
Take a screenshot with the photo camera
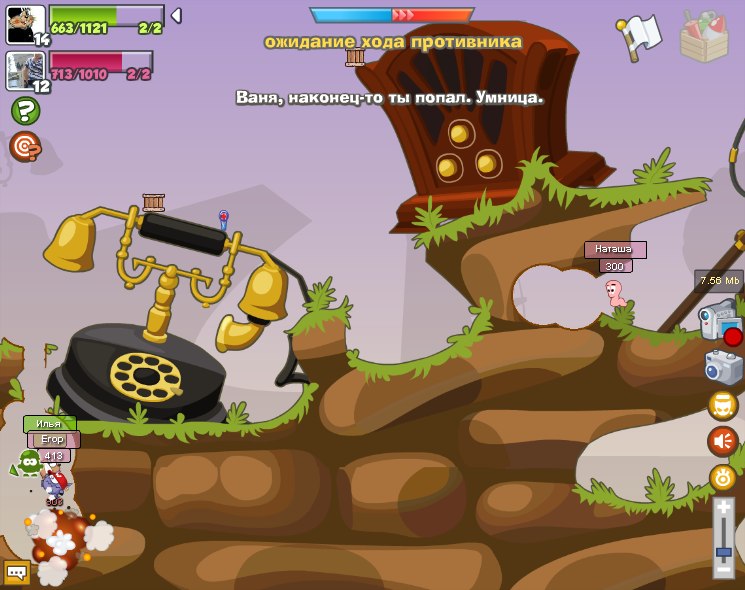pos(723,367)
